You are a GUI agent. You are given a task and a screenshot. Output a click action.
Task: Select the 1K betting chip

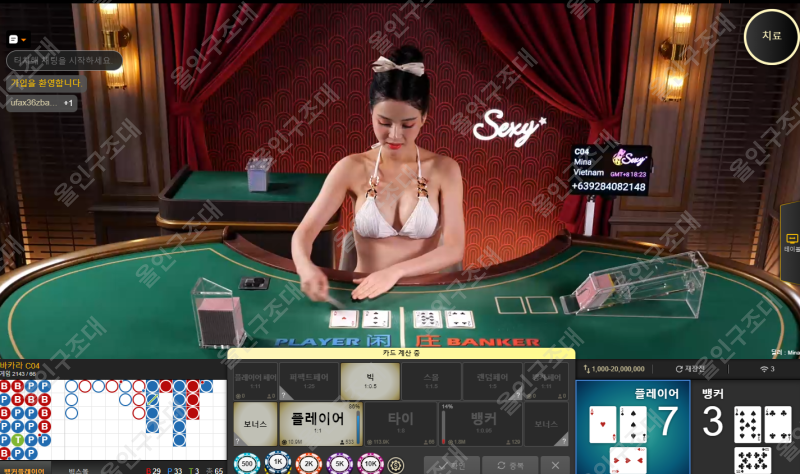pyautogui.click(x=277, y=465)
